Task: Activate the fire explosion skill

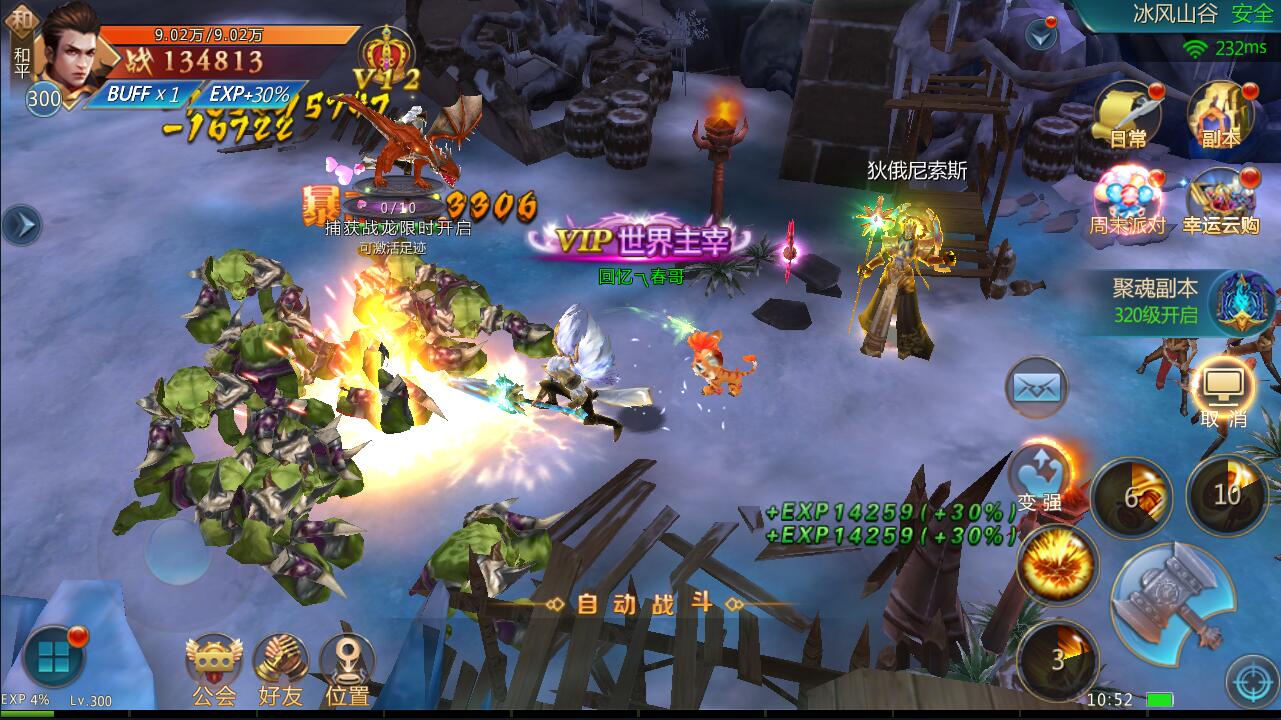Action: point(1056,565)
